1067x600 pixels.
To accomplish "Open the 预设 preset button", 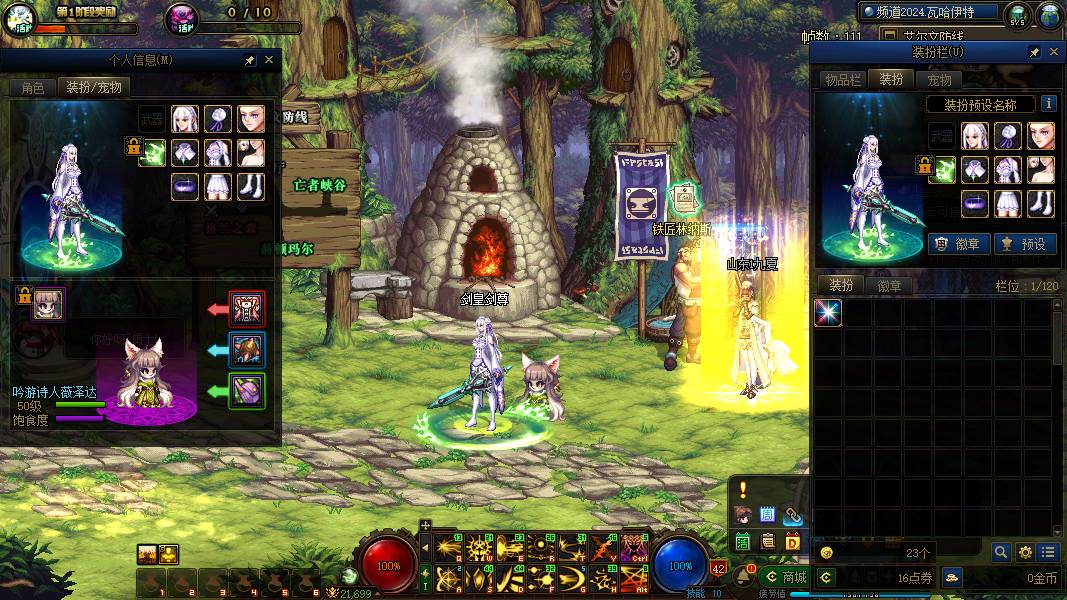I will point(1024,243).
